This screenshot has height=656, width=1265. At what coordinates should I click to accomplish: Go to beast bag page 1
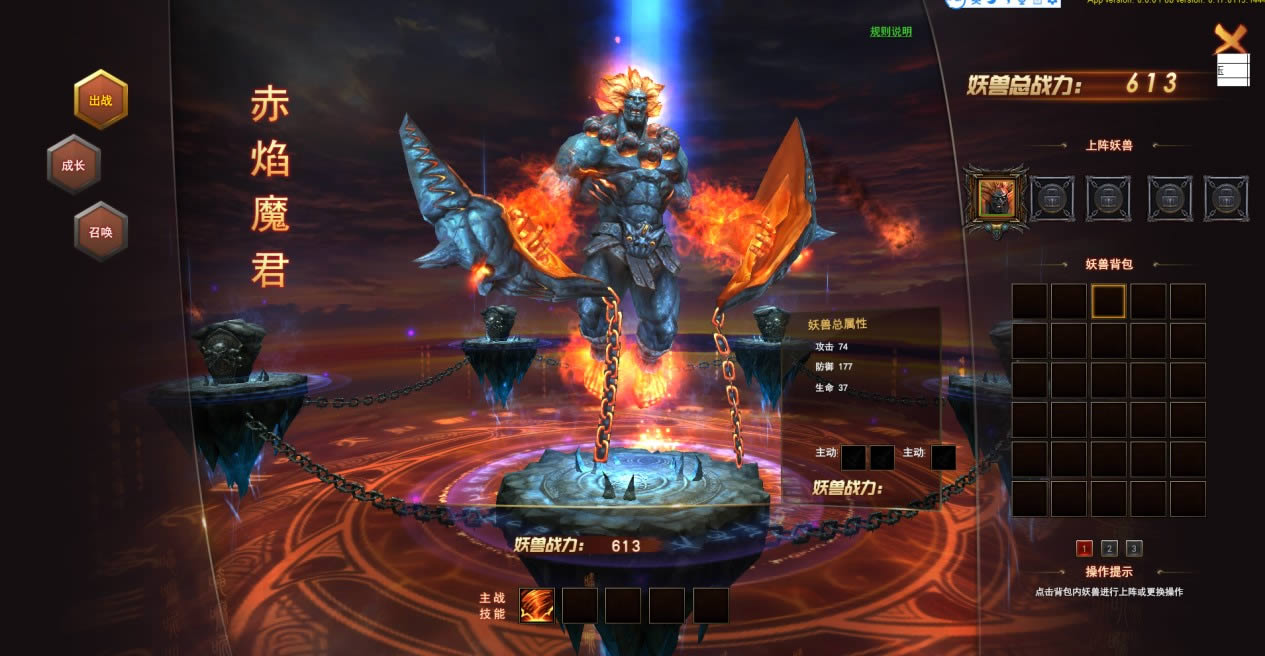tap(1084, 548)
